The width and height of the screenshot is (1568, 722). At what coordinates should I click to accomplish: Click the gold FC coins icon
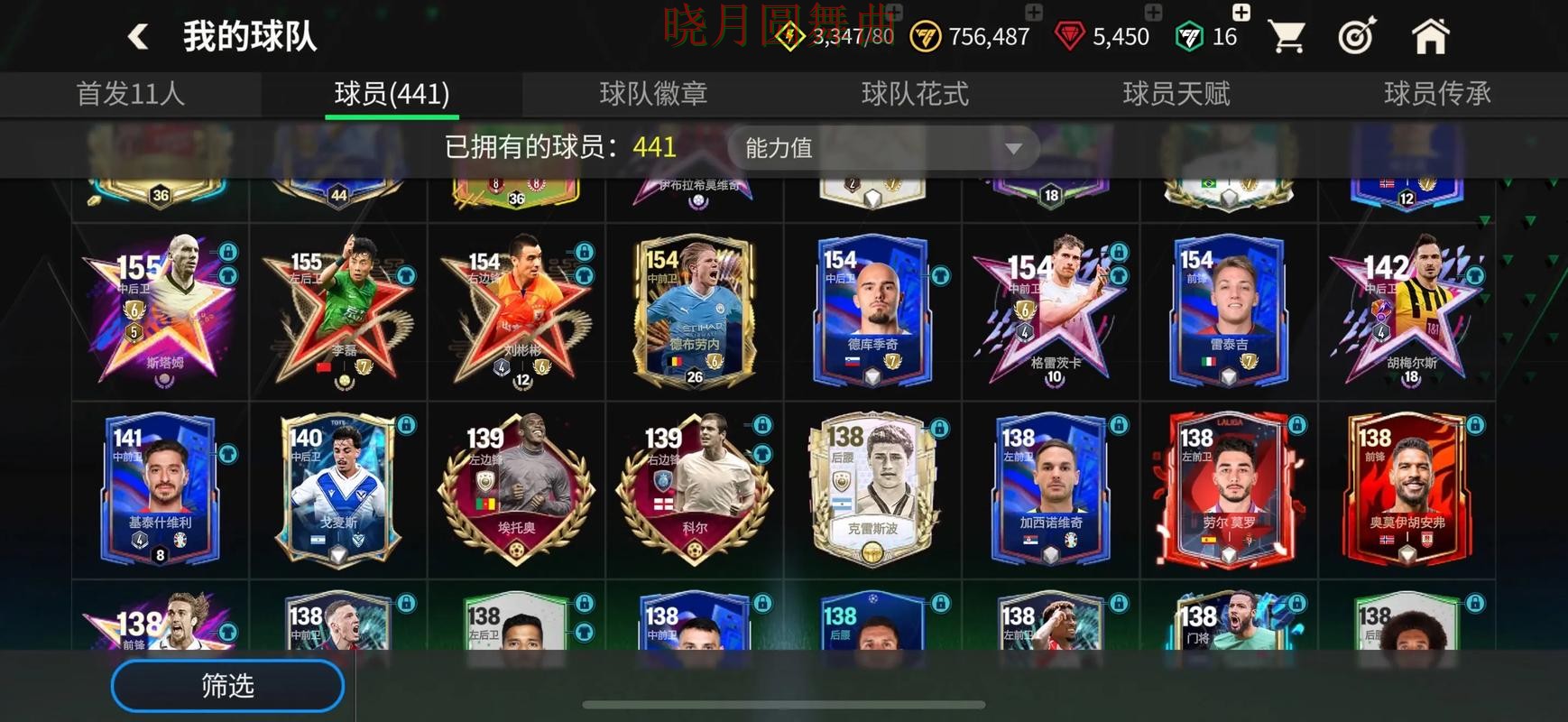tap(924, 38)
